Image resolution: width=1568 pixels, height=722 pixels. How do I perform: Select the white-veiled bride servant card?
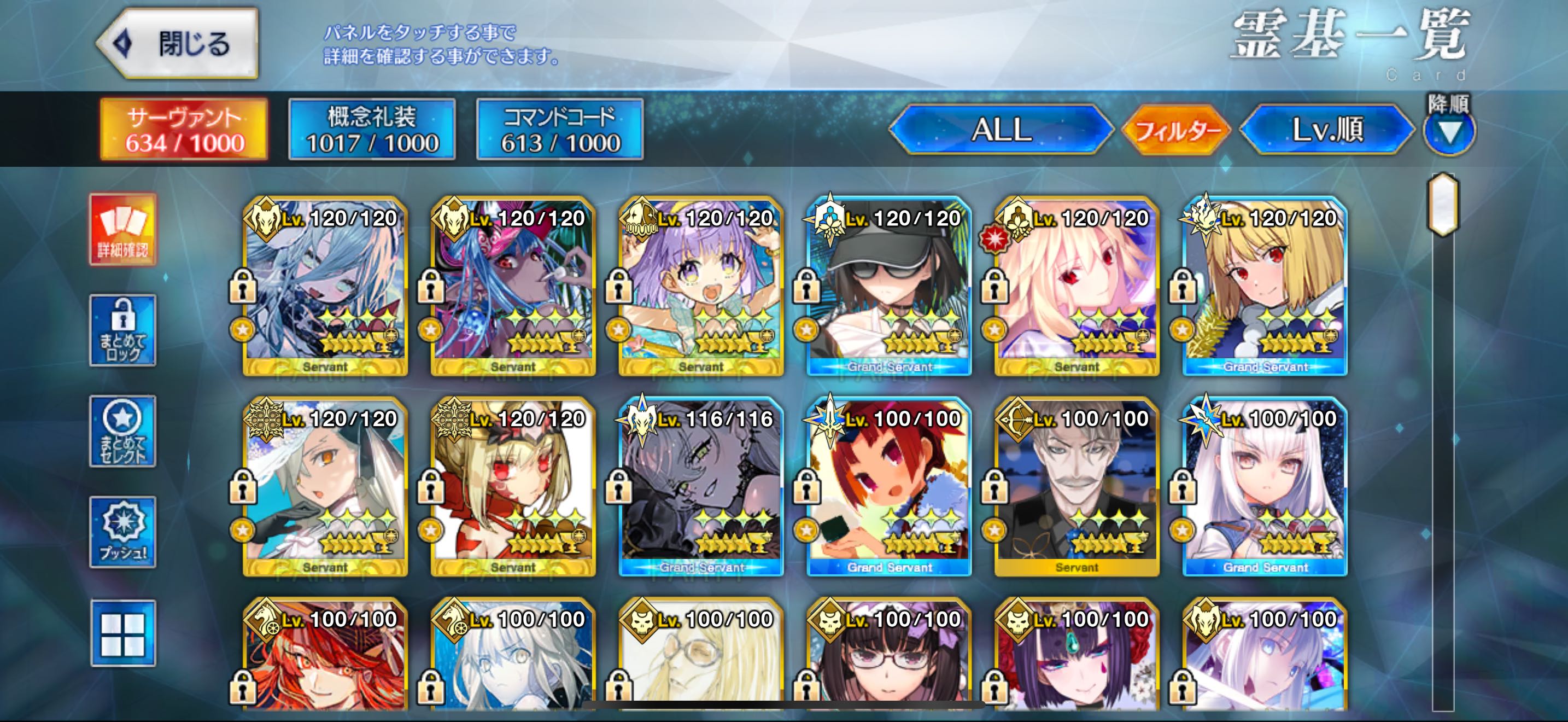325,487
